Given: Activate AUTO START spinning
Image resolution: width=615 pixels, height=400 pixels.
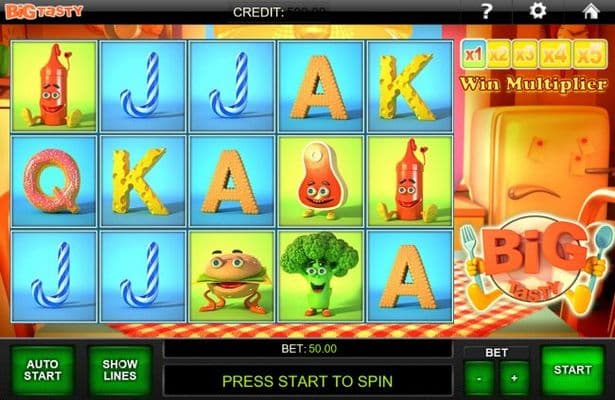Looking at the screenshot, I should coord(42,370).
